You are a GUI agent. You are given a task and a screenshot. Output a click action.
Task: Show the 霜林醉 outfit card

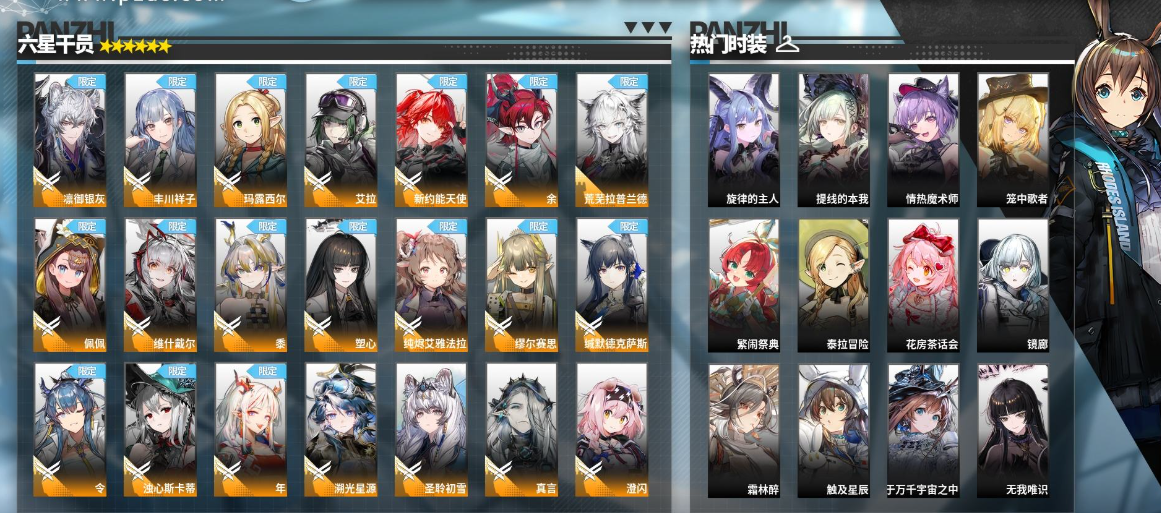pos(743,430)
